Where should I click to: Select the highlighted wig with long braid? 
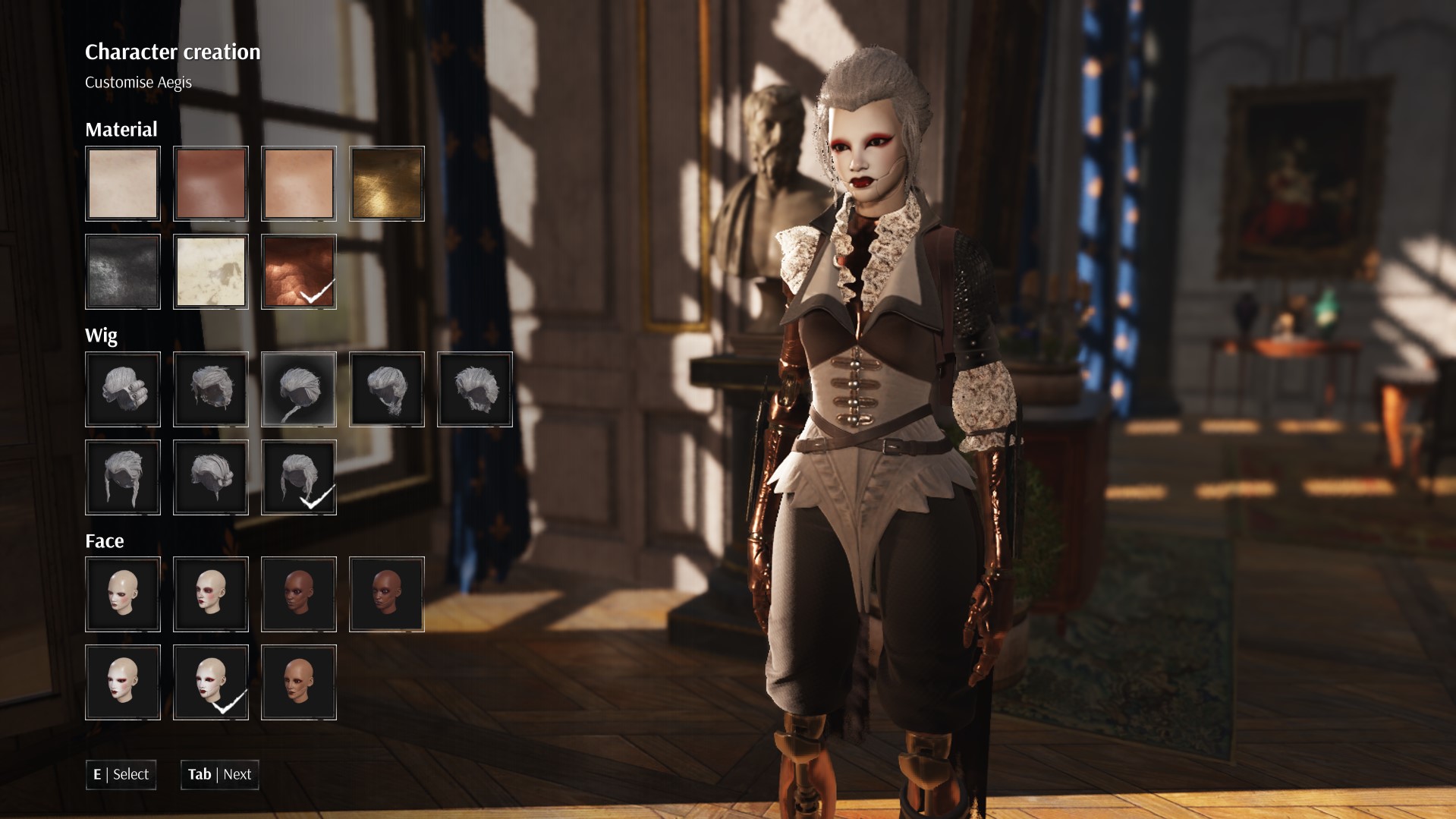[299, 389]
